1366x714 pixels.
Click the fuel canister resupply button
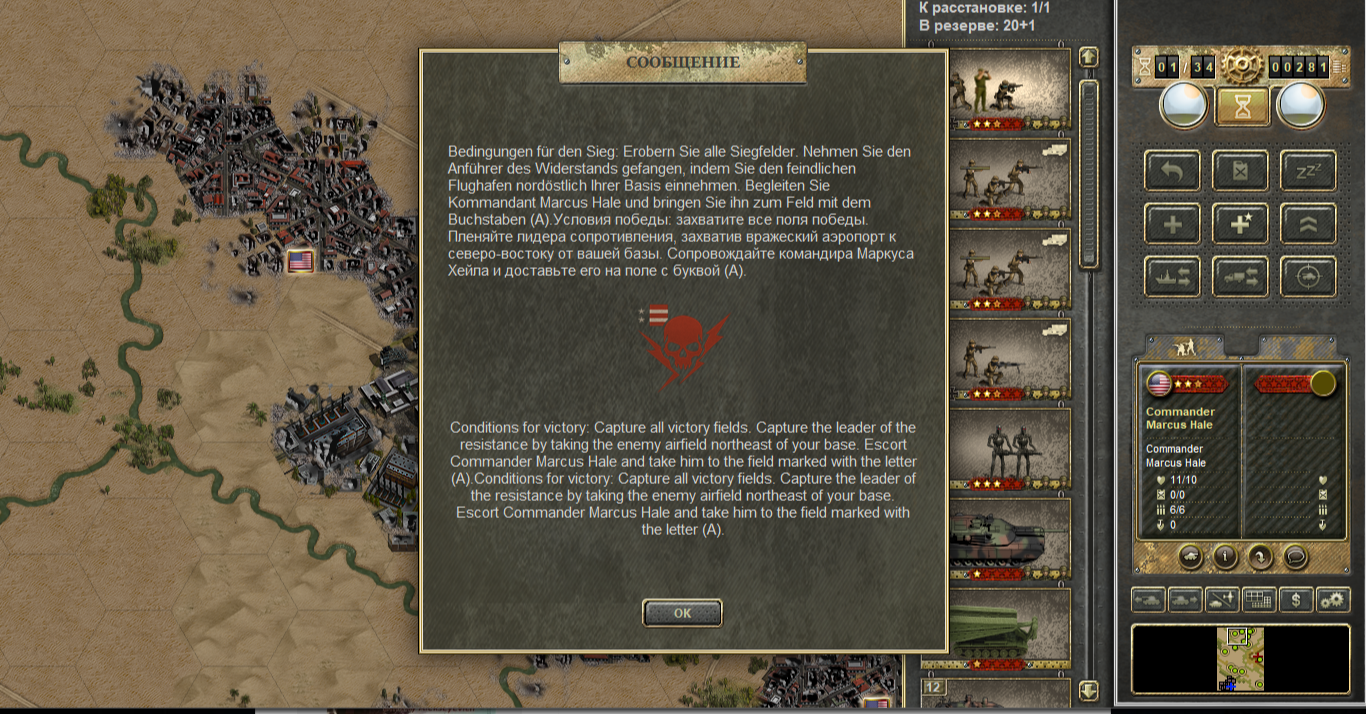1241,171
